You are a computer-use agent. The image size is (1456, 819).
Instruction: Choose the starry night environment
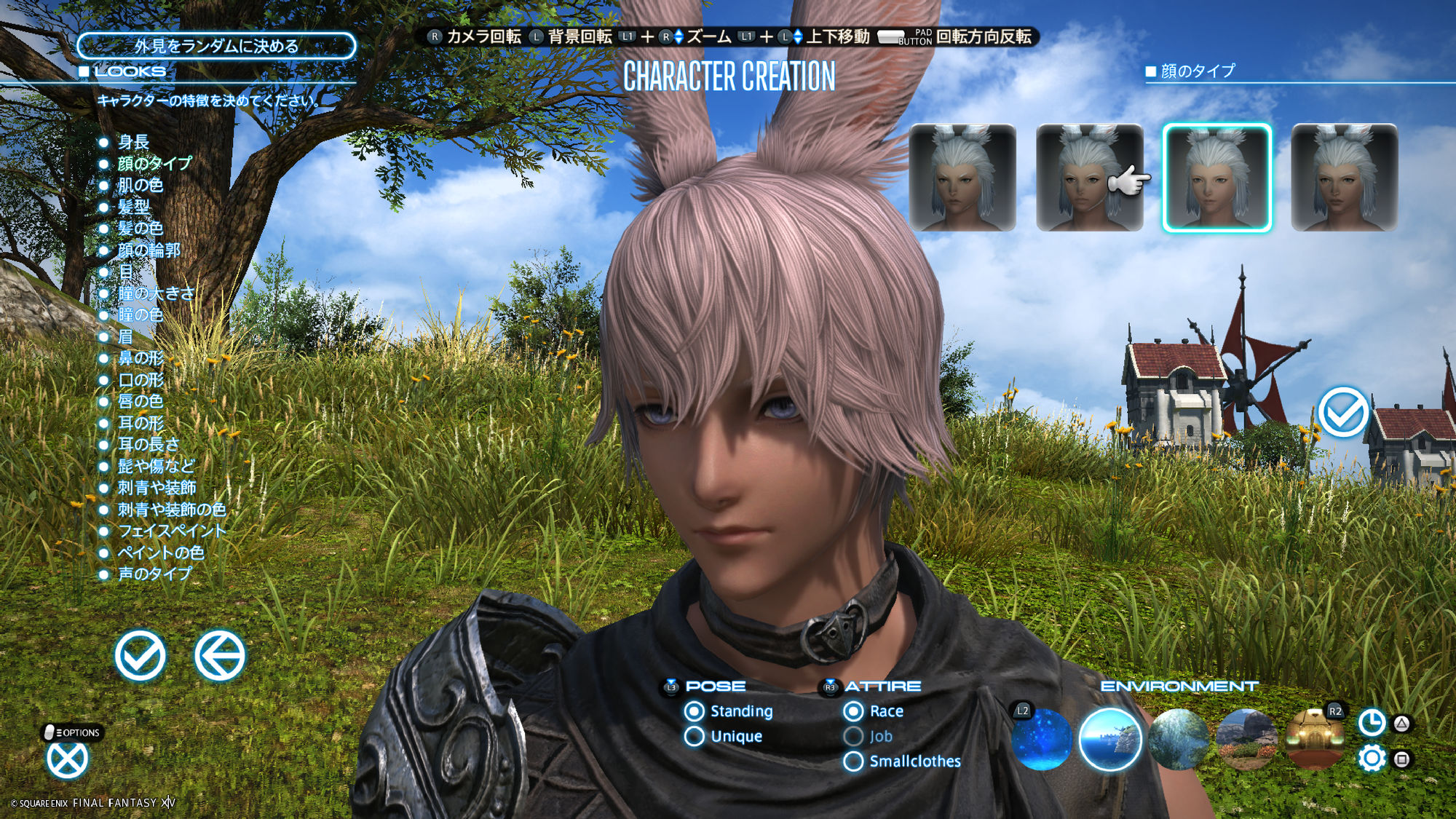point(1042,740)
